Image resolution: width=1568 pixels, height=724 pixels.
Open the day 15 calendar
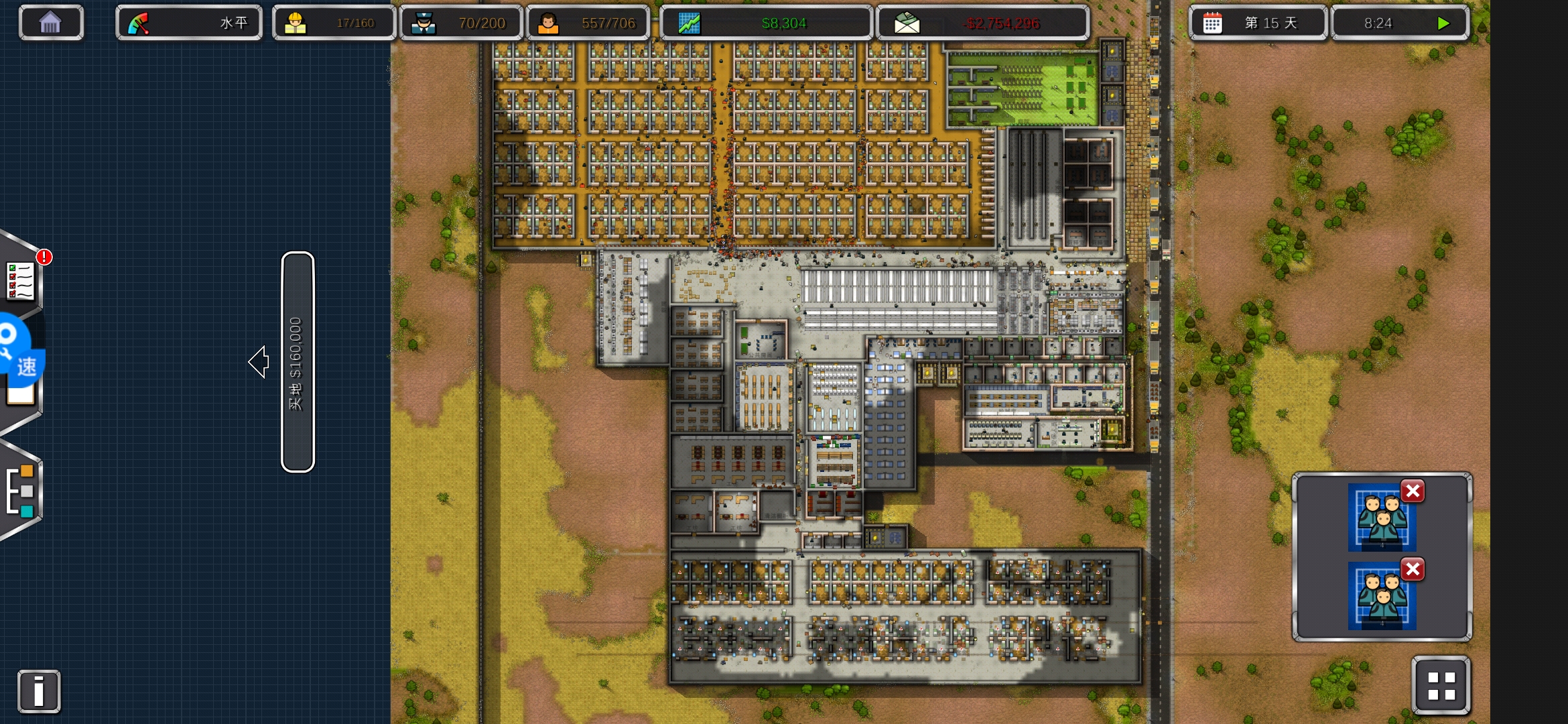pos(1257,23)
